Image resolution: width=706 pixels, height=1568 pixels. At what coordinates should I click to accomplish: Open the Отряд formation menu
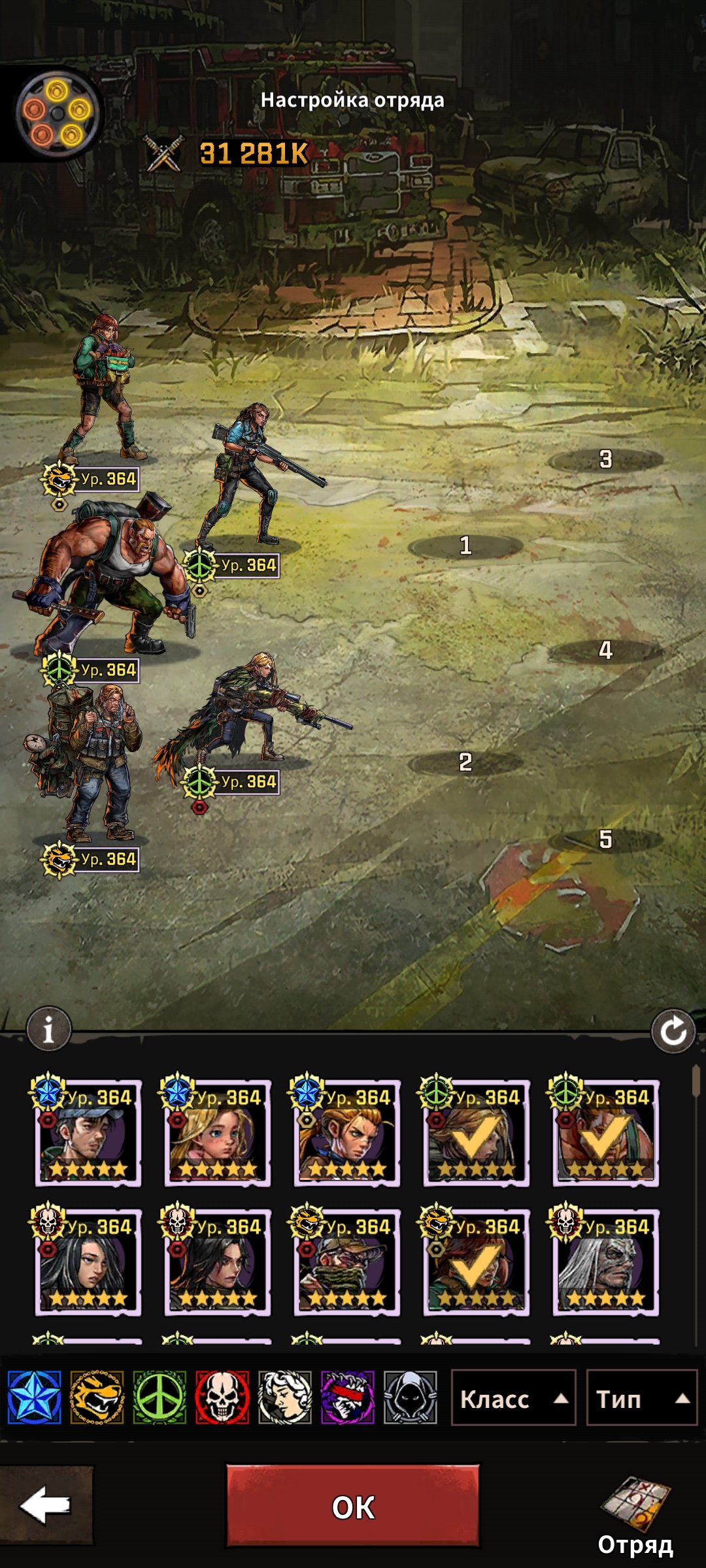click(635, 1516)
